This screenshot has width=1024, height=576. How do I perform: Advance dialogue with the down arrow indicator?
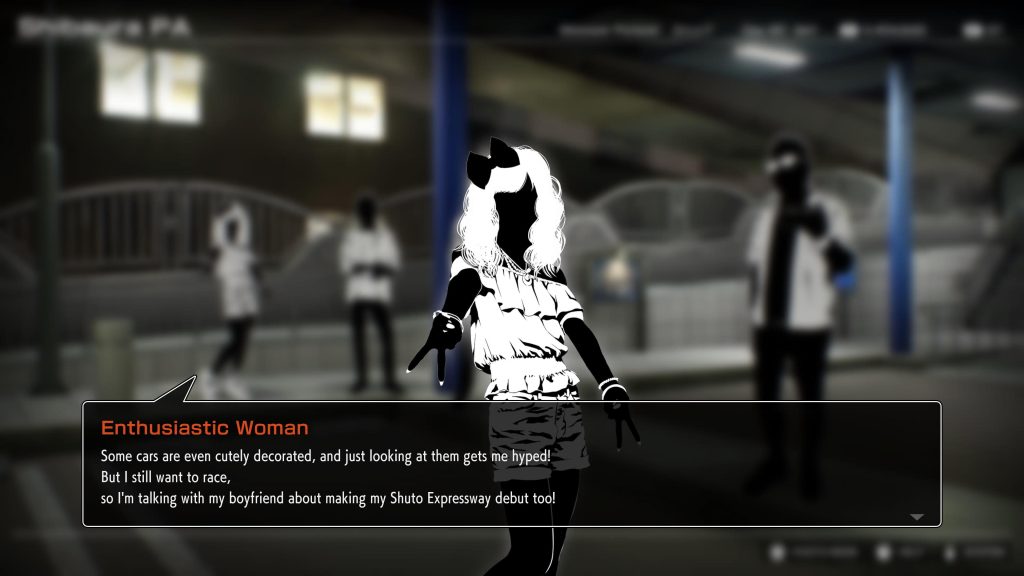click(x=917, y=516)
